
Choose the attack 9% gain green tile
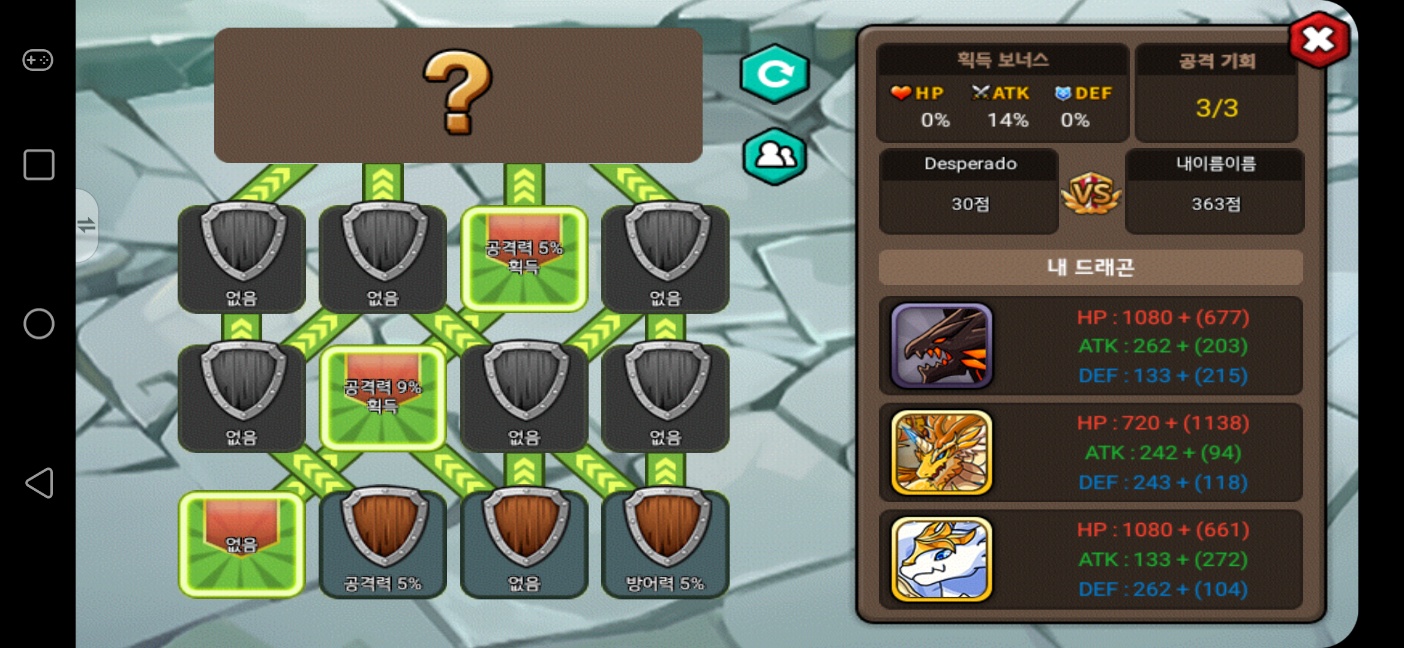(x=382, y=397)
